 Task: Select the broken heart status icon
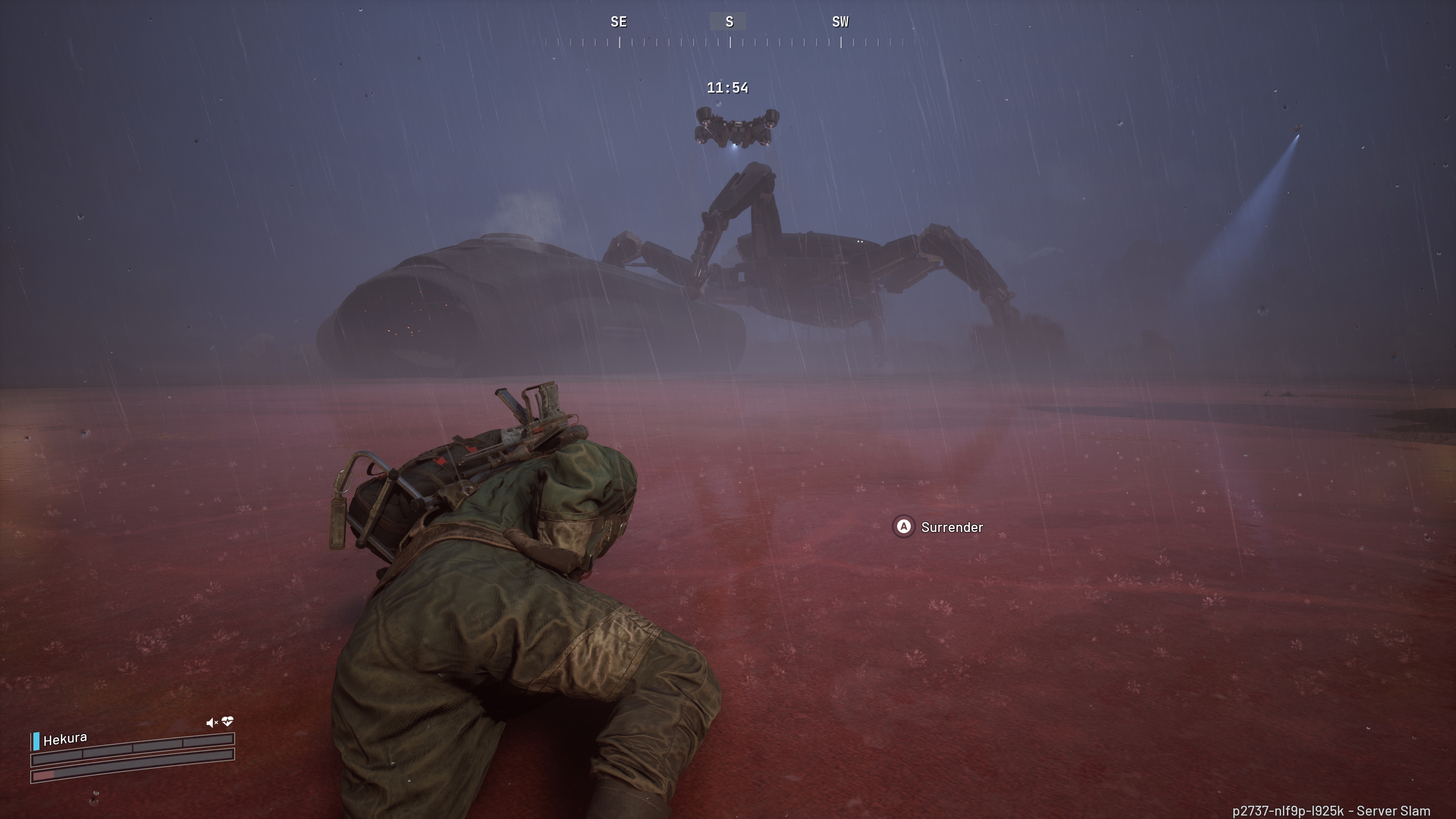click(x=228, y=721)
